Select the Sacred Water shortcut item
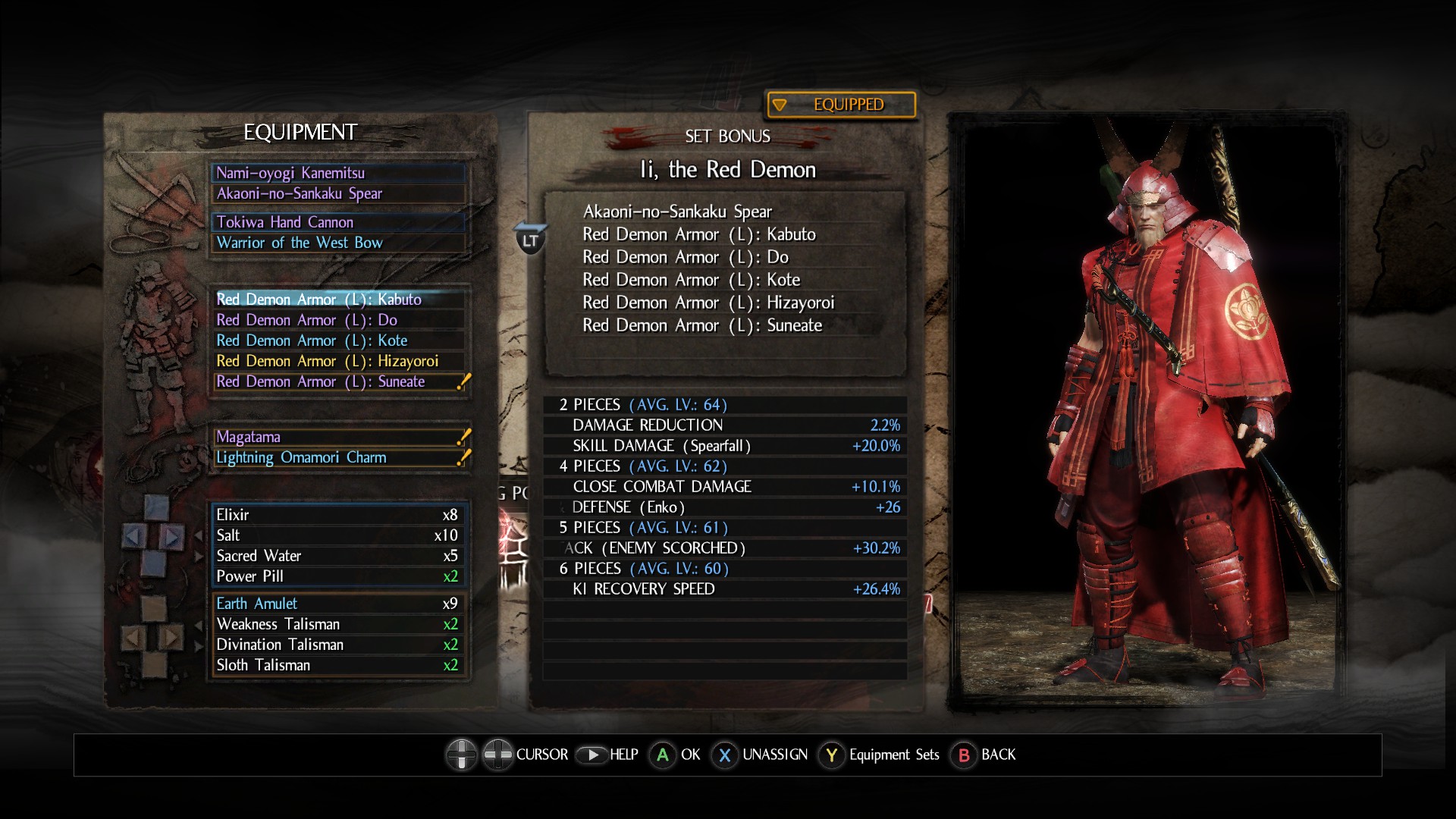The height and width of the screenshot is (819, 1456). (338, 556)
